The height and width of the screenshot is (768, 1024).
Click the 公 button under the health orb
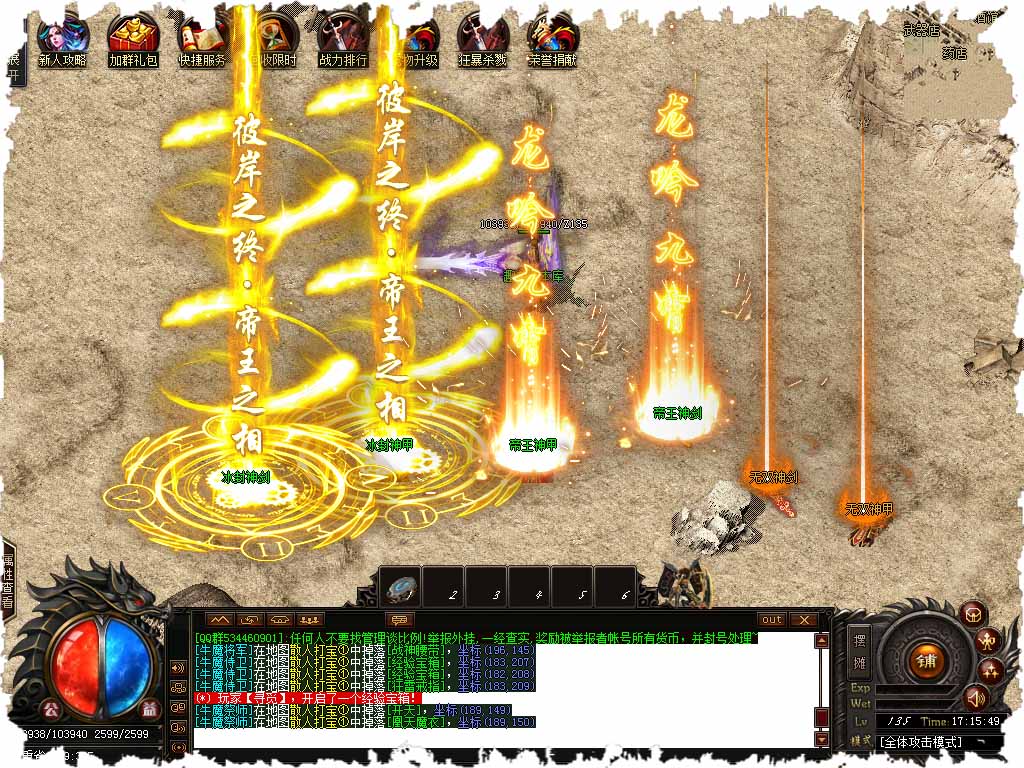[x=52, y=710]
